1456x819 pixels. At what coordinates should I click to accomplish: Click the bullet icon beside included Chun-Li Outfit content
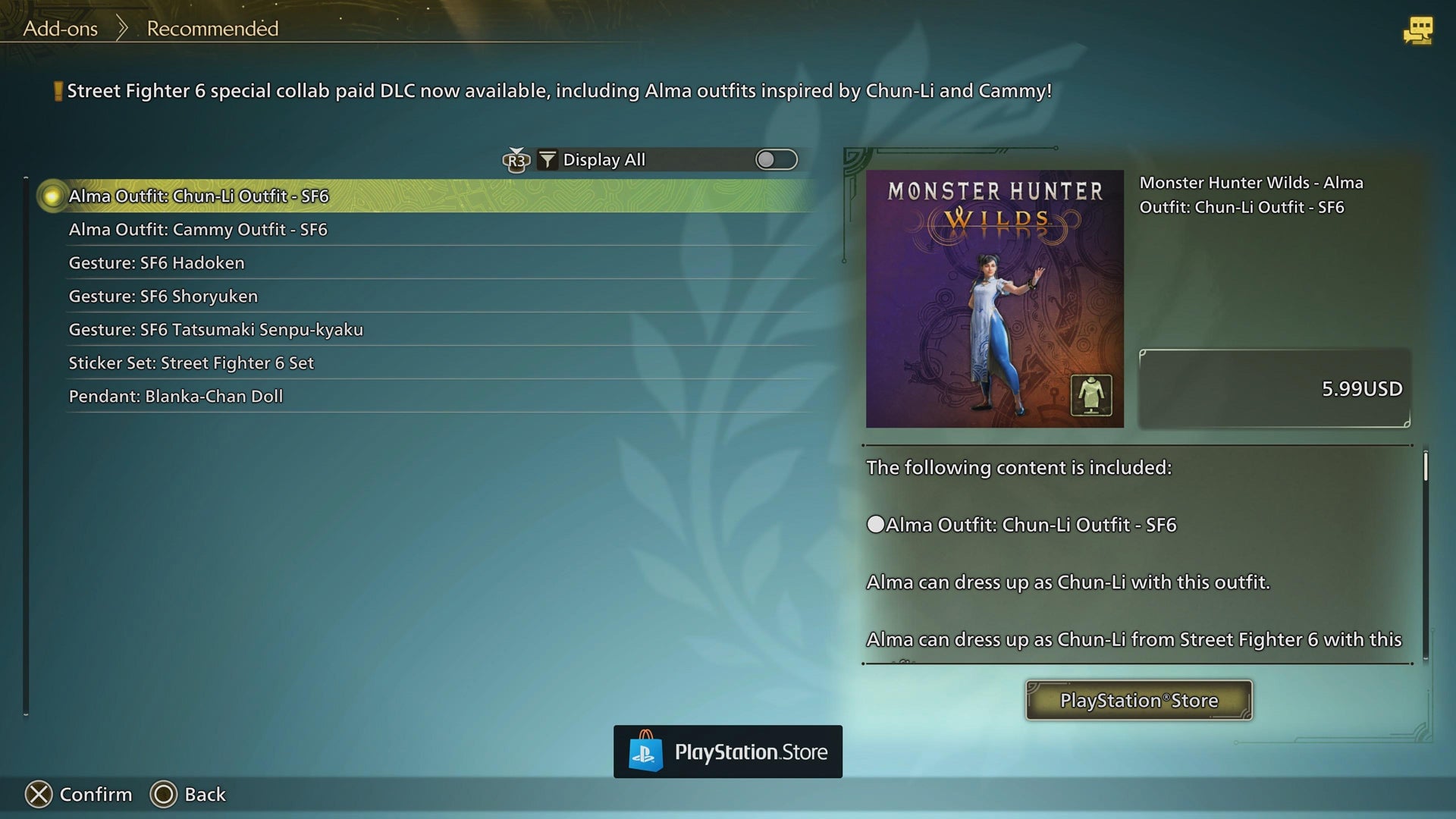tap(876, 523)
